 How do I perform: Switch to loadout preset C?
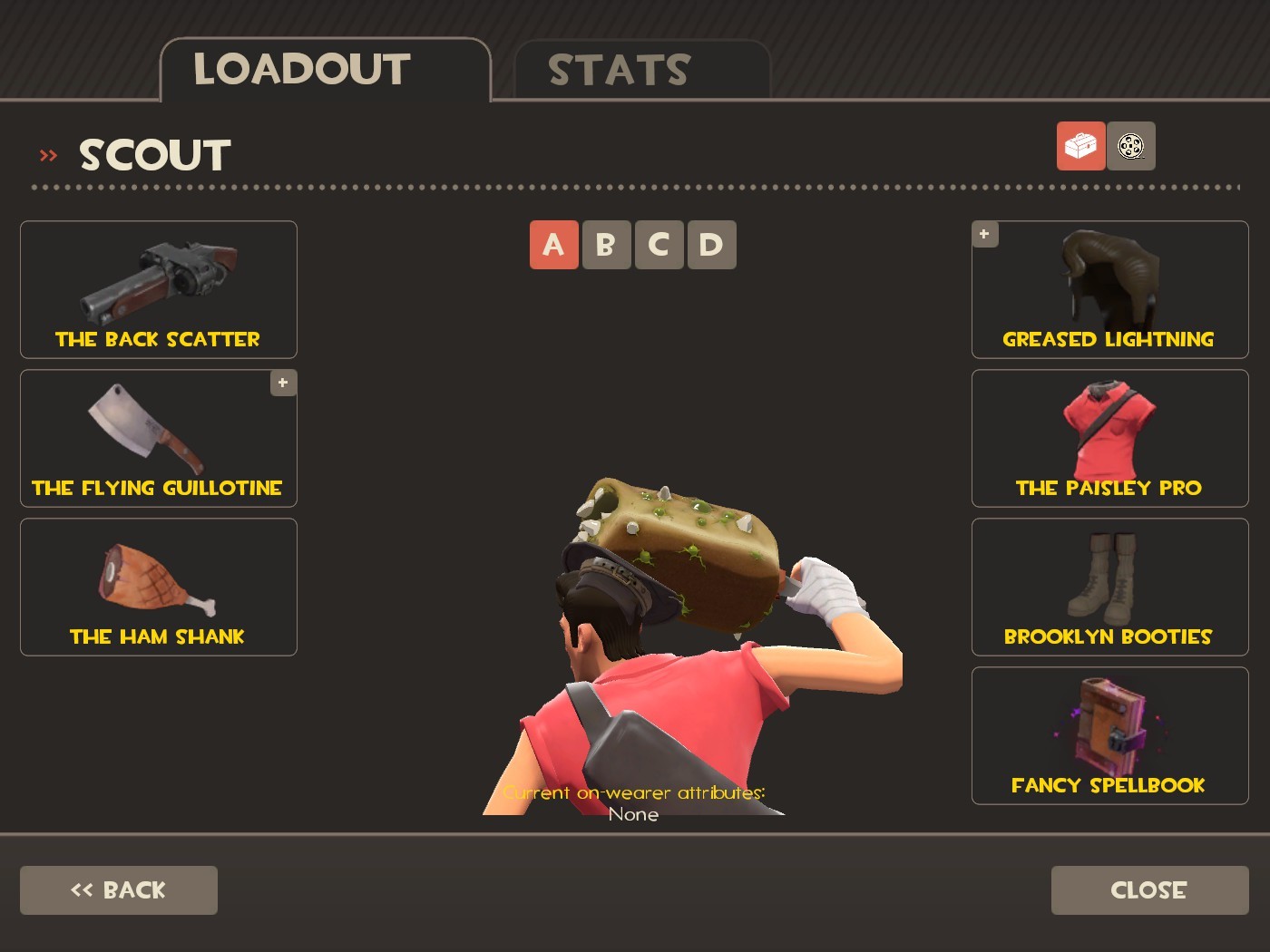click(x=659, y=244)
